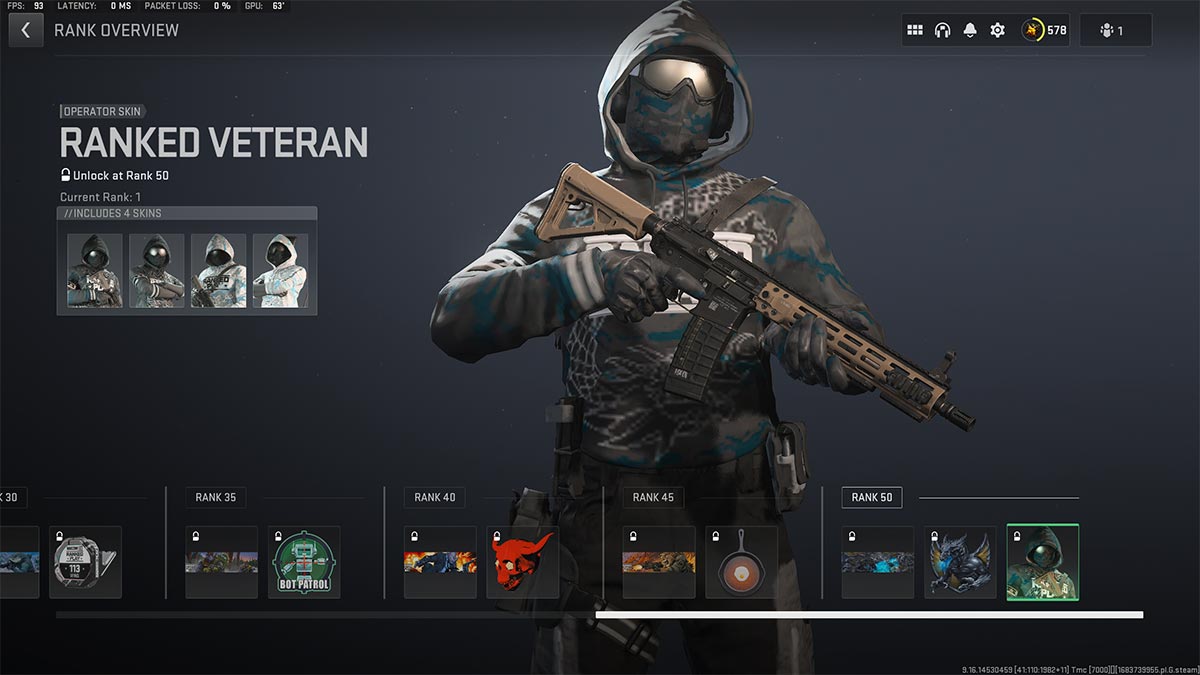Select the Rank 50 label

(872, 497)
